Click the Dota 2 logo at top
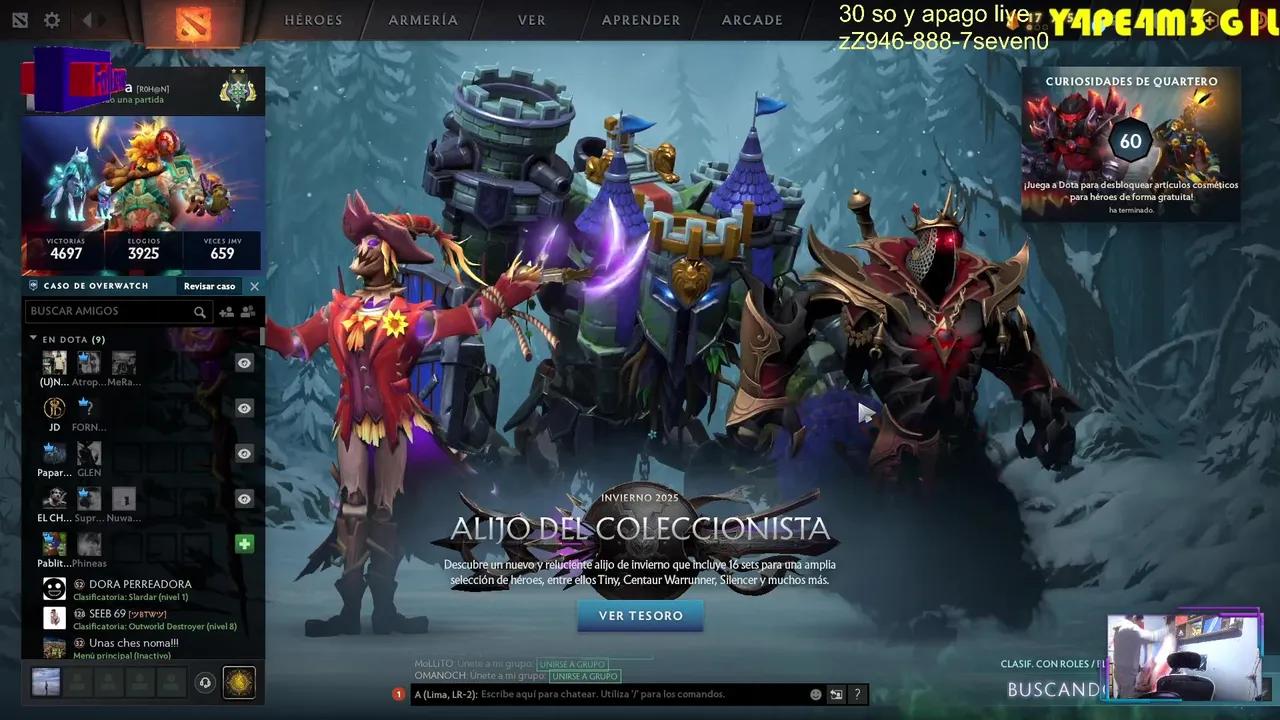 click(x=196, y=20)
